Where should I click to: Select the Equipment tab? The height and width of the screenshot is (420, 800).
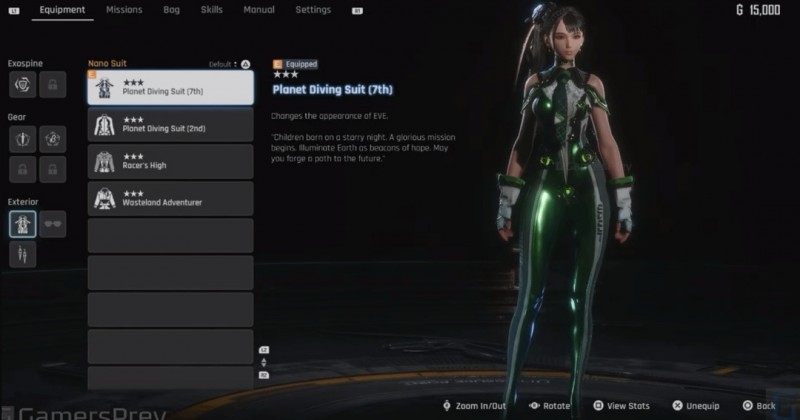point(62,10)
